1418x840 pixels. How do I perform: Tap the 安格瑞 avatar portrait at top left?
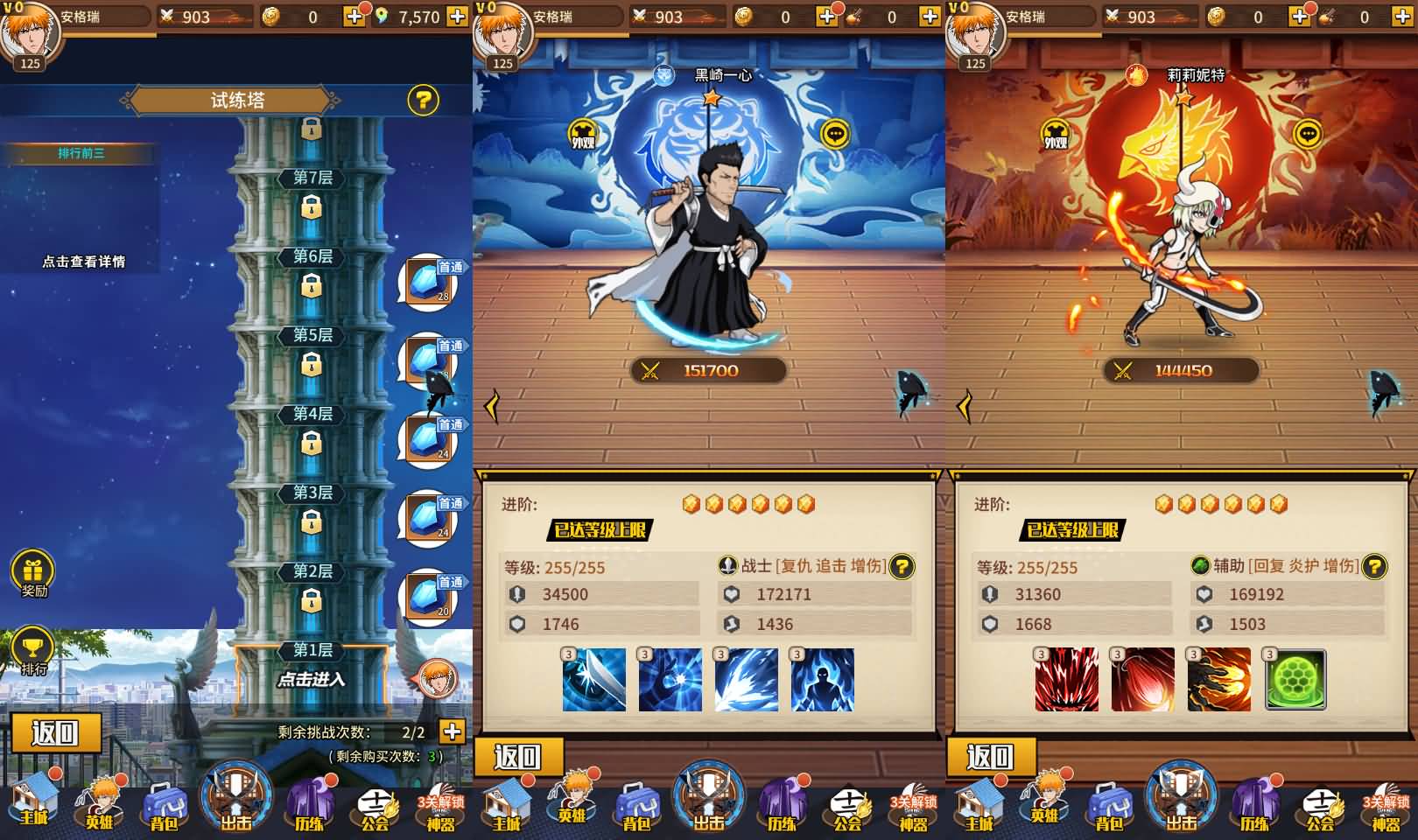click(x=30, y=33)
